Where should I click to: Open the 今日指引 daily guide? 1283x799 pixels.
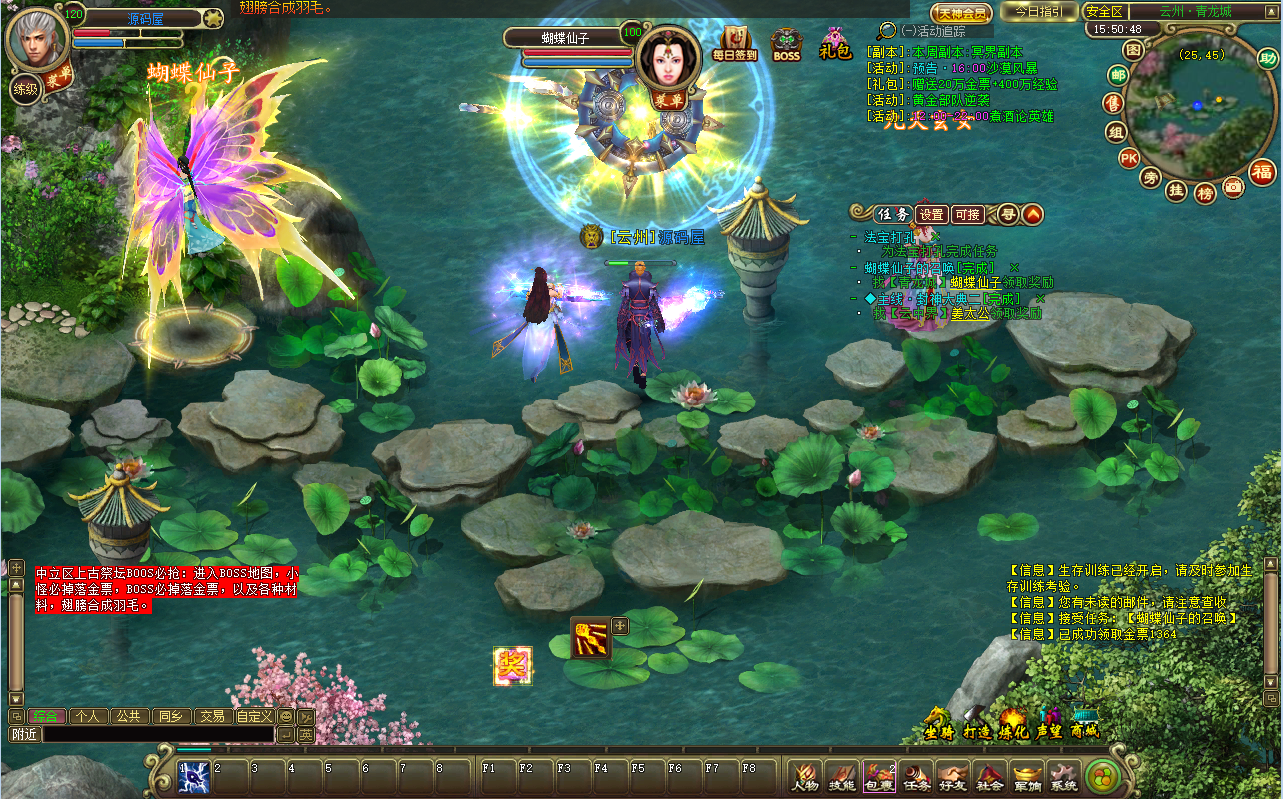(1040, 12)
